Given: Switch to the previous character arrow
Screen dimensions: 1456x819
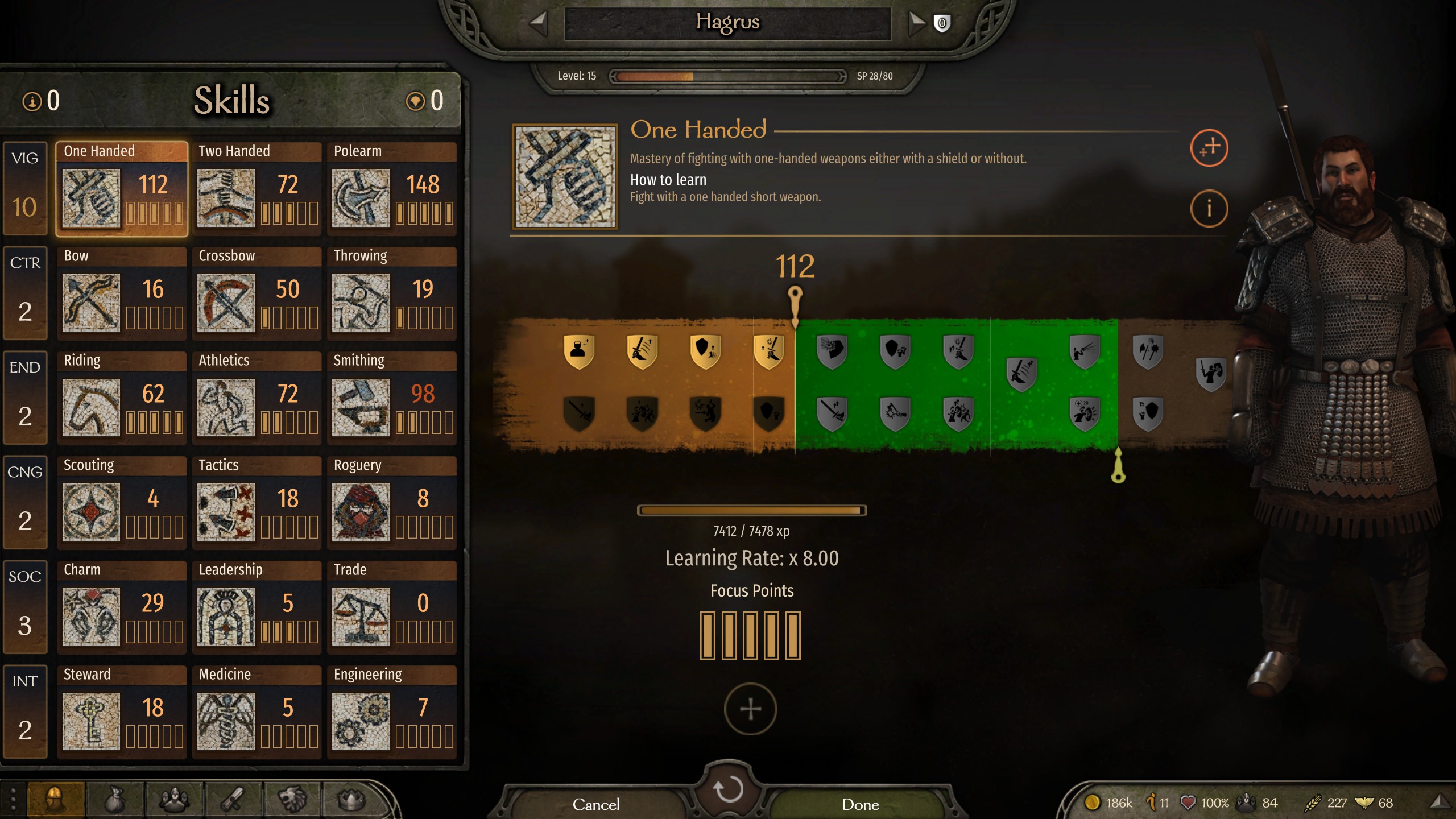Looking at the screenshot, I should point(538,23).
